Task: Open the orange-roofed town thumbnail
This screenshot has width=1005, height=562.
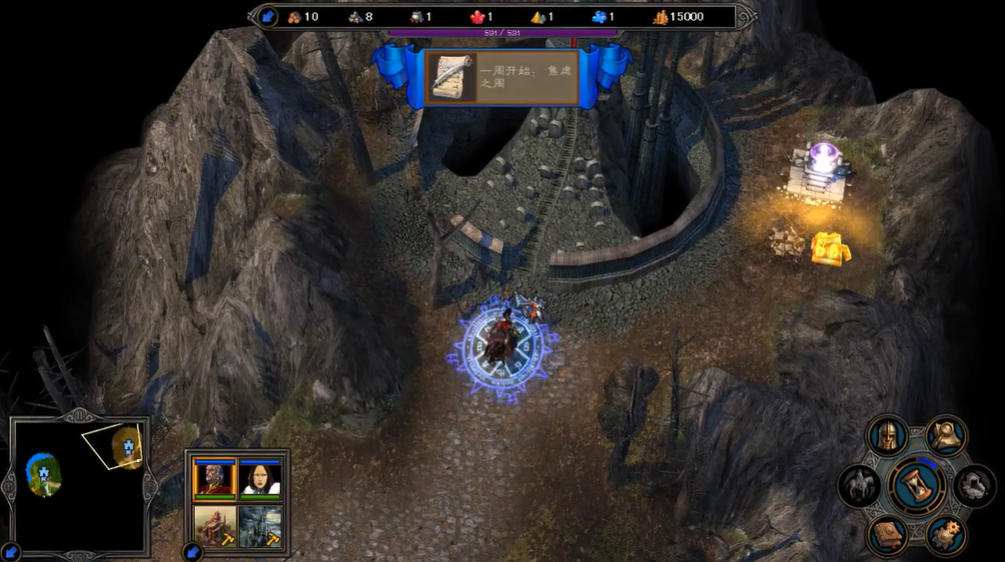Action: click(x=215, y=526)
